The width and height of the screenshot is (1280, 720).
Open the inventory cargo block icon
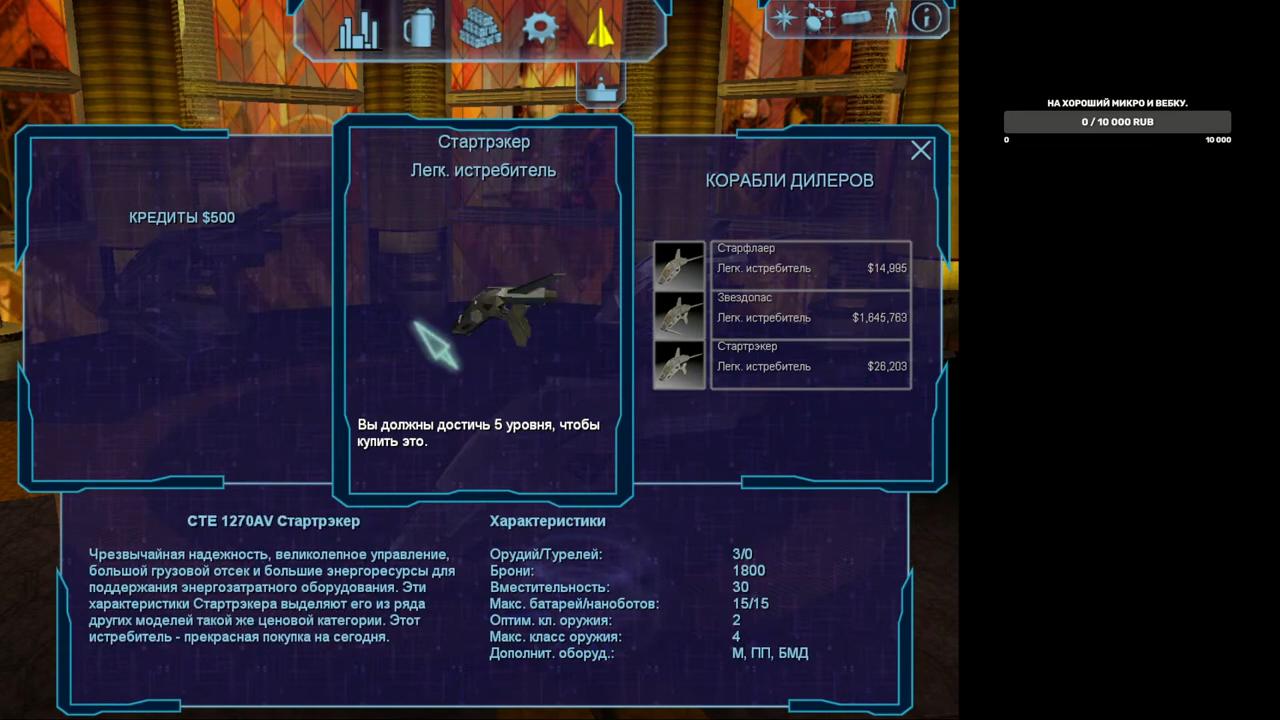tap(857, 17)
